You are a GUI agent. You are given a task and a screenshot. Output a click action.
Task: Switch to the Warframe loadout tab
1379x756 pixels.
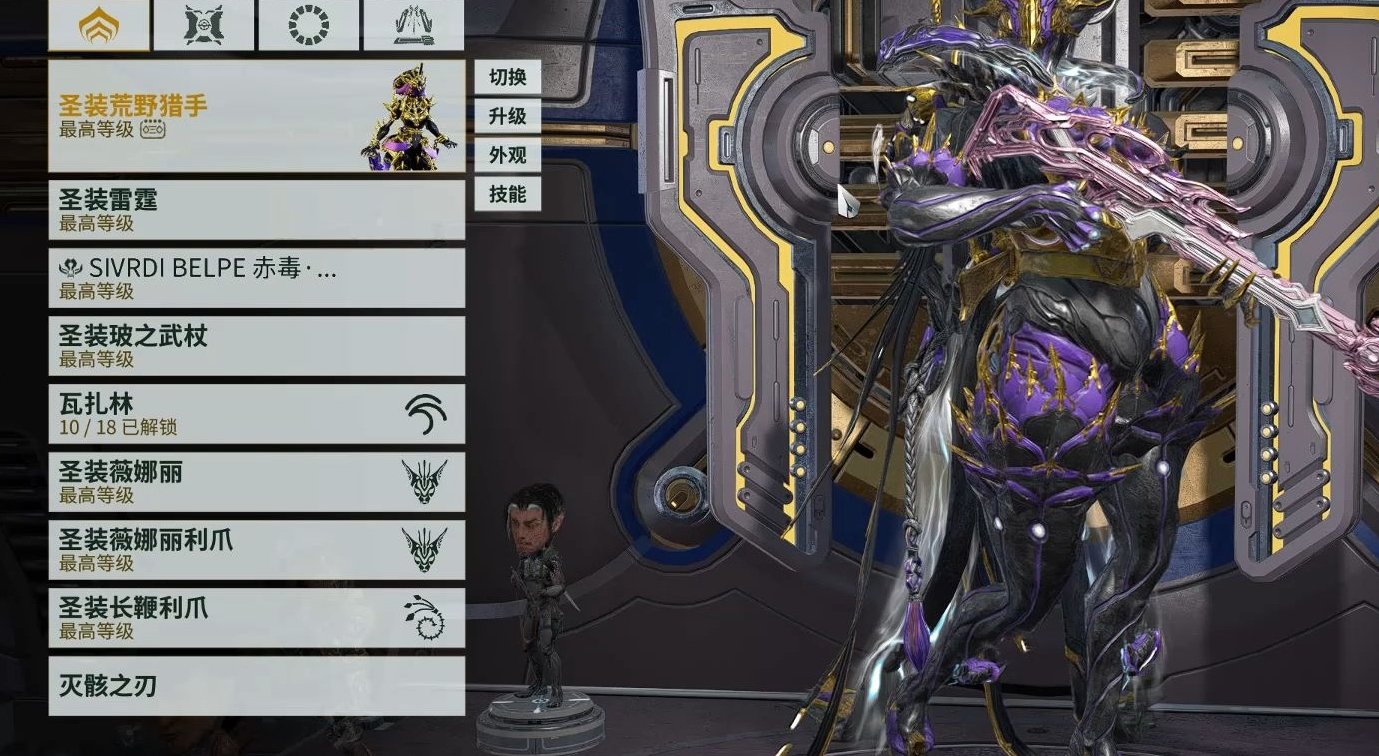[x=99, y=25]
